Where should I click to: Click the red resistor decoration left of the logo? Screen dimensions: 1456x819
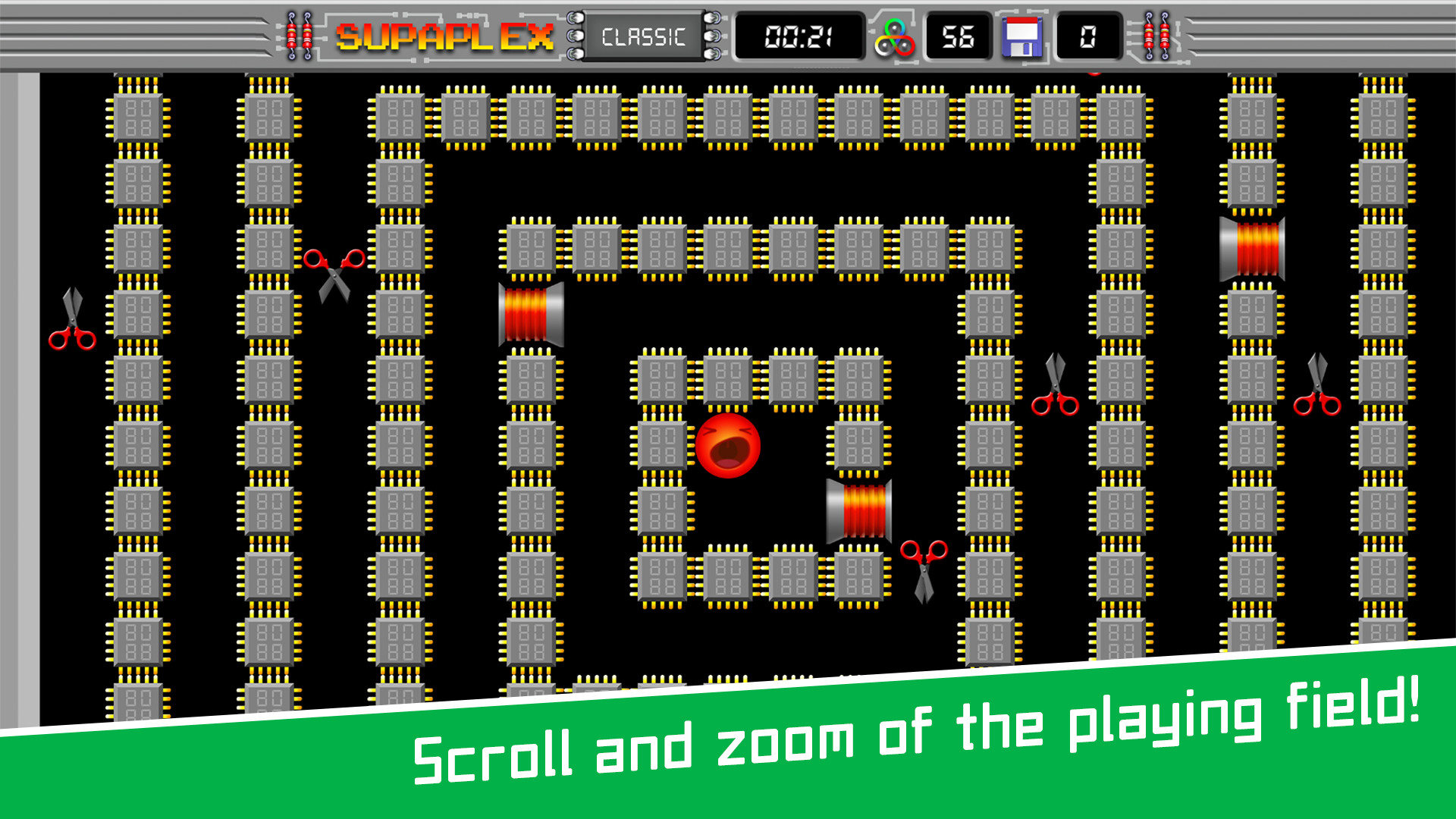coord(298,34)
